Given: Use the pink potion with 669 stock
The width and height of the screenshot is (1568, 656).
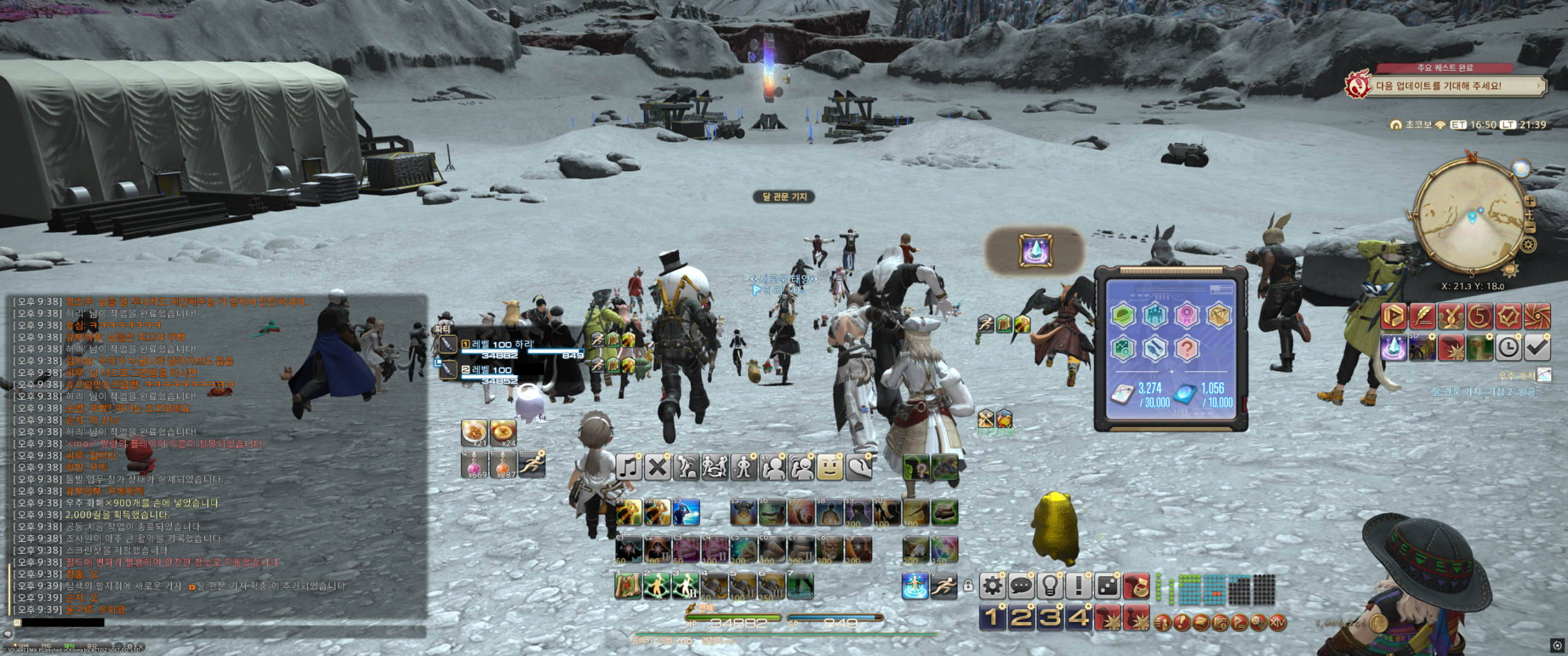Looking at the screenshot, I should pos(474,465).
